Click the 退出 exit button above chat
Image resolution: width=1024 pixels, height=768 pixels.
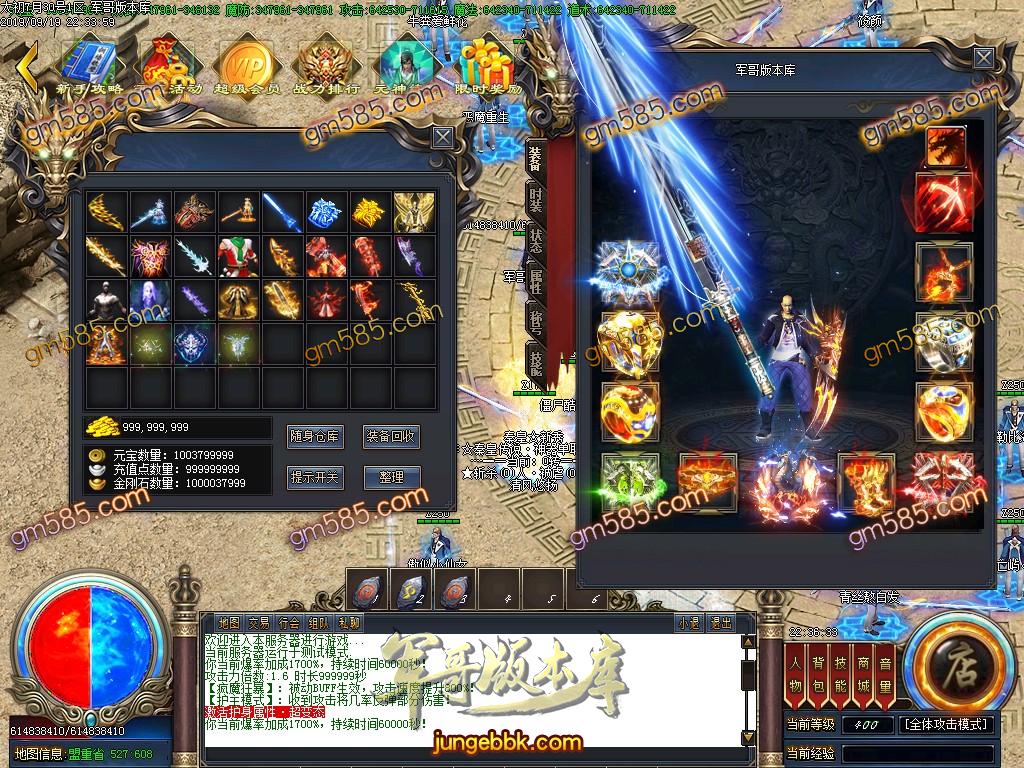[x=720, y=622]
